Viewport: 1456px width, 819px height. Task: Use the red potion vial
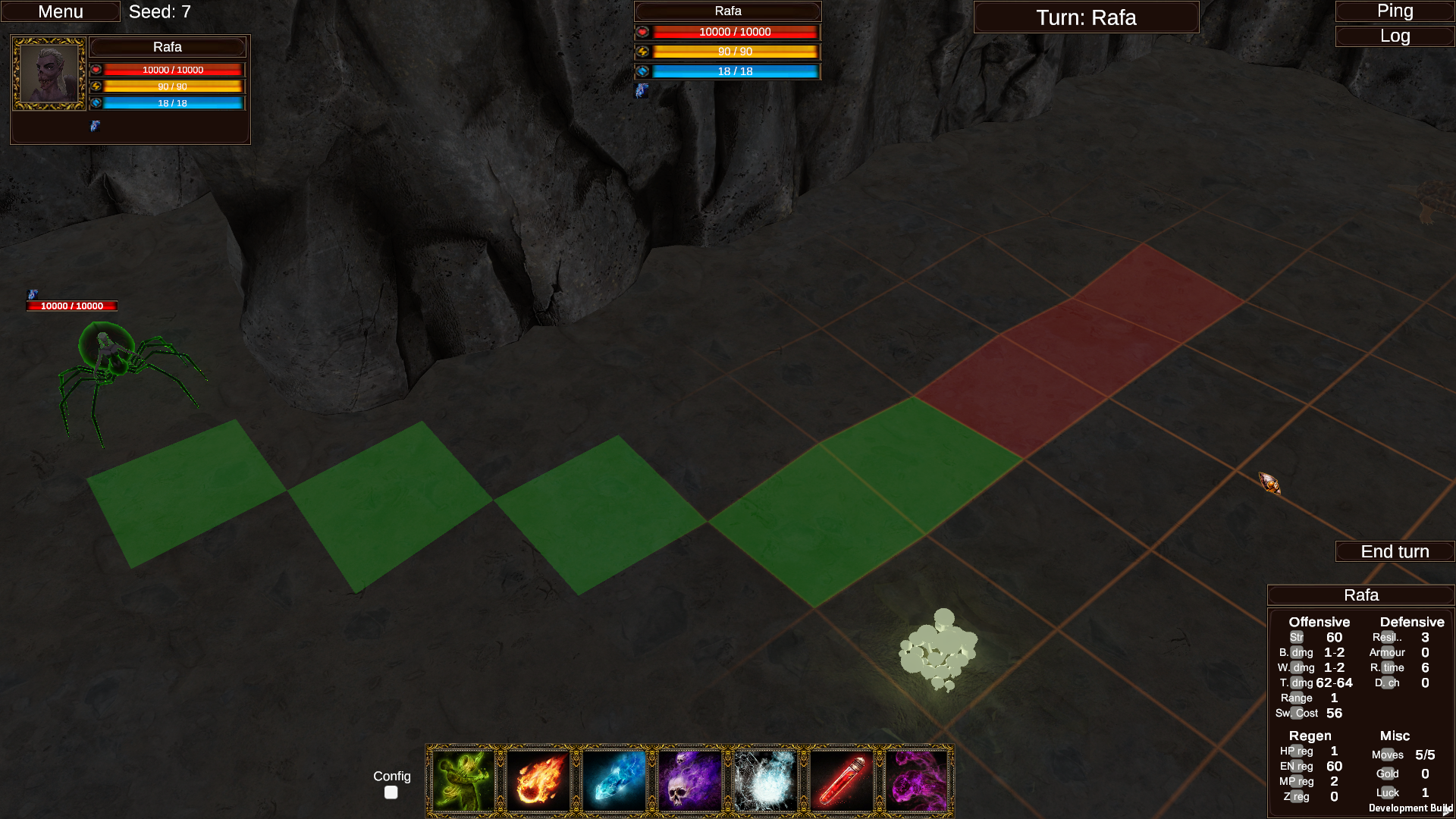(x=841, y=781)
